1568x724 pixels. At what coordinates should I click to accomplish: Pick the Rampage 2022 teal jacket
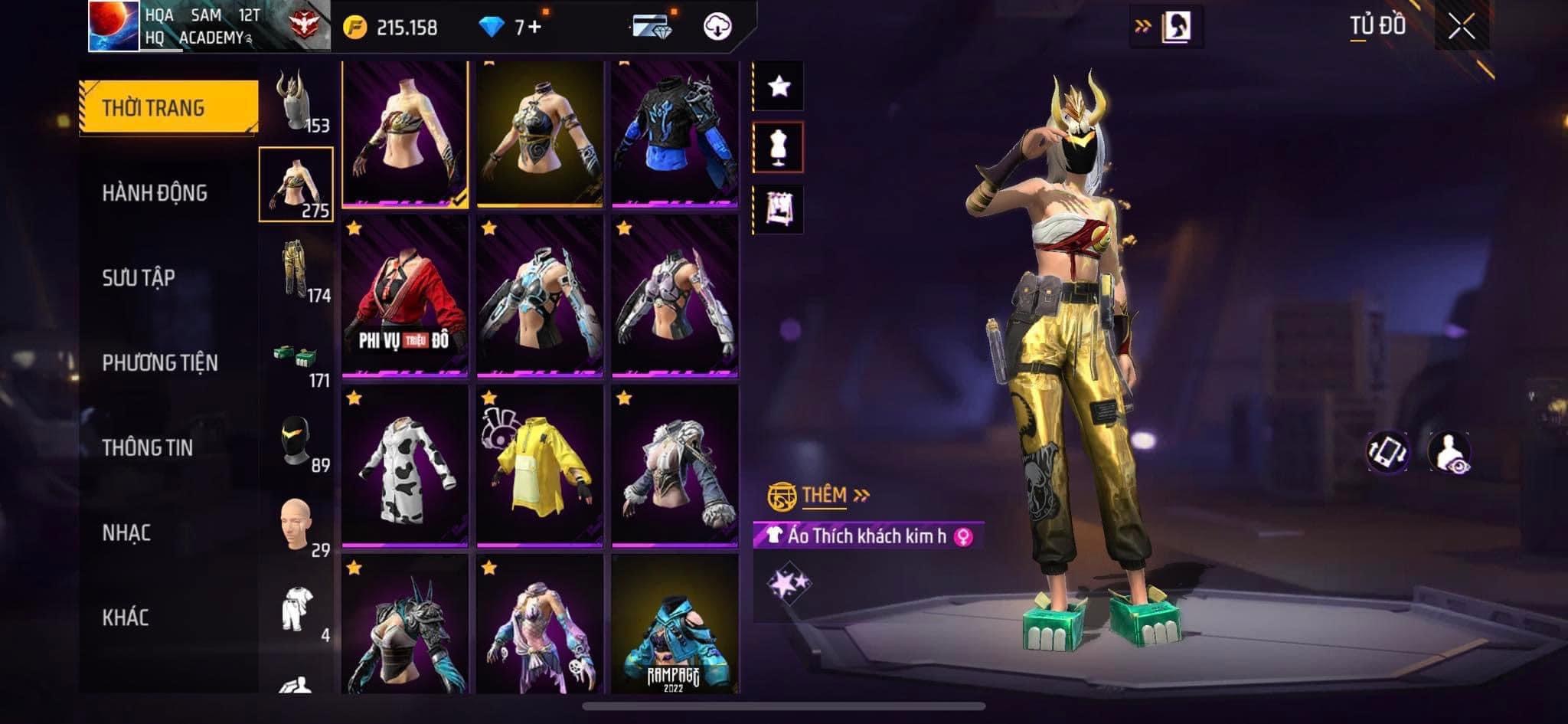coord(675,625)
